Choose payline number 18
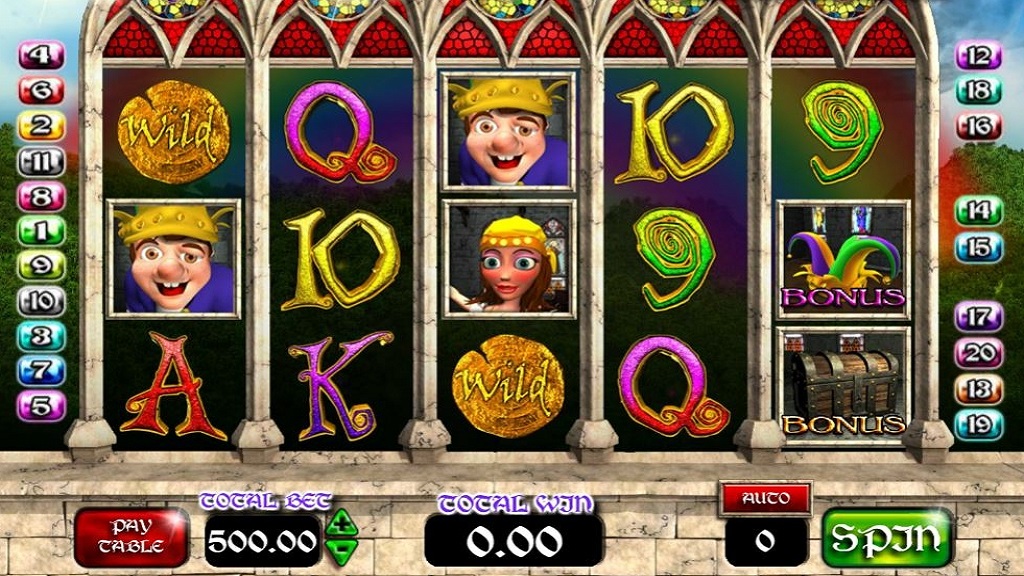This screenshot has height=576, width=1024. click(x=978, y=91)
